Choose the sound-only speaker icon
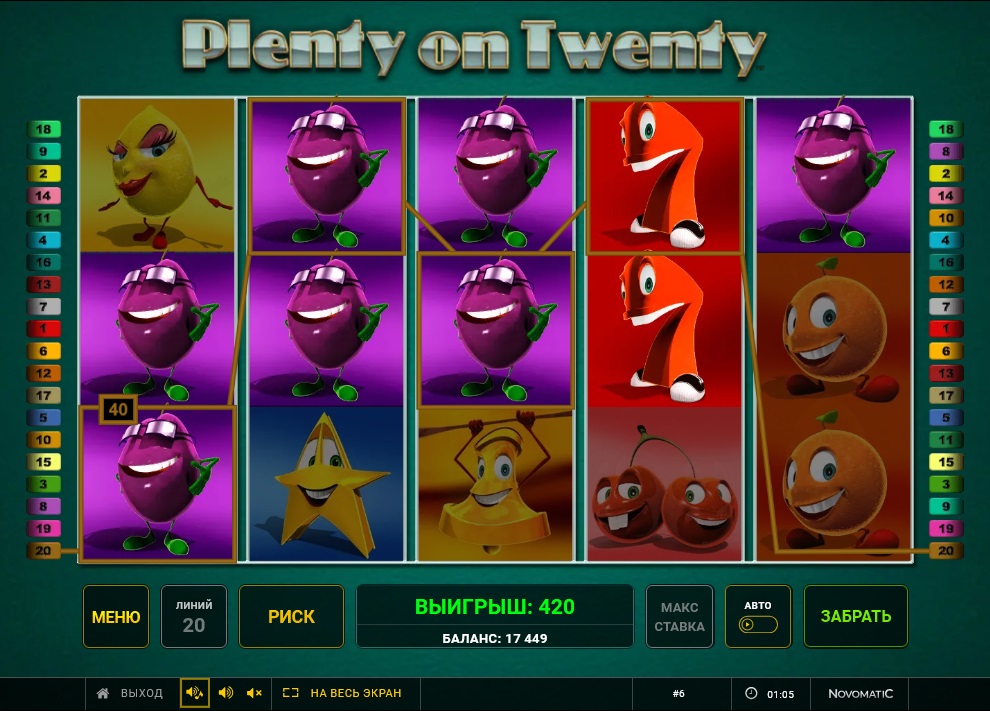The height and width of the screenshot is (711, 990). tap(226, 693)
